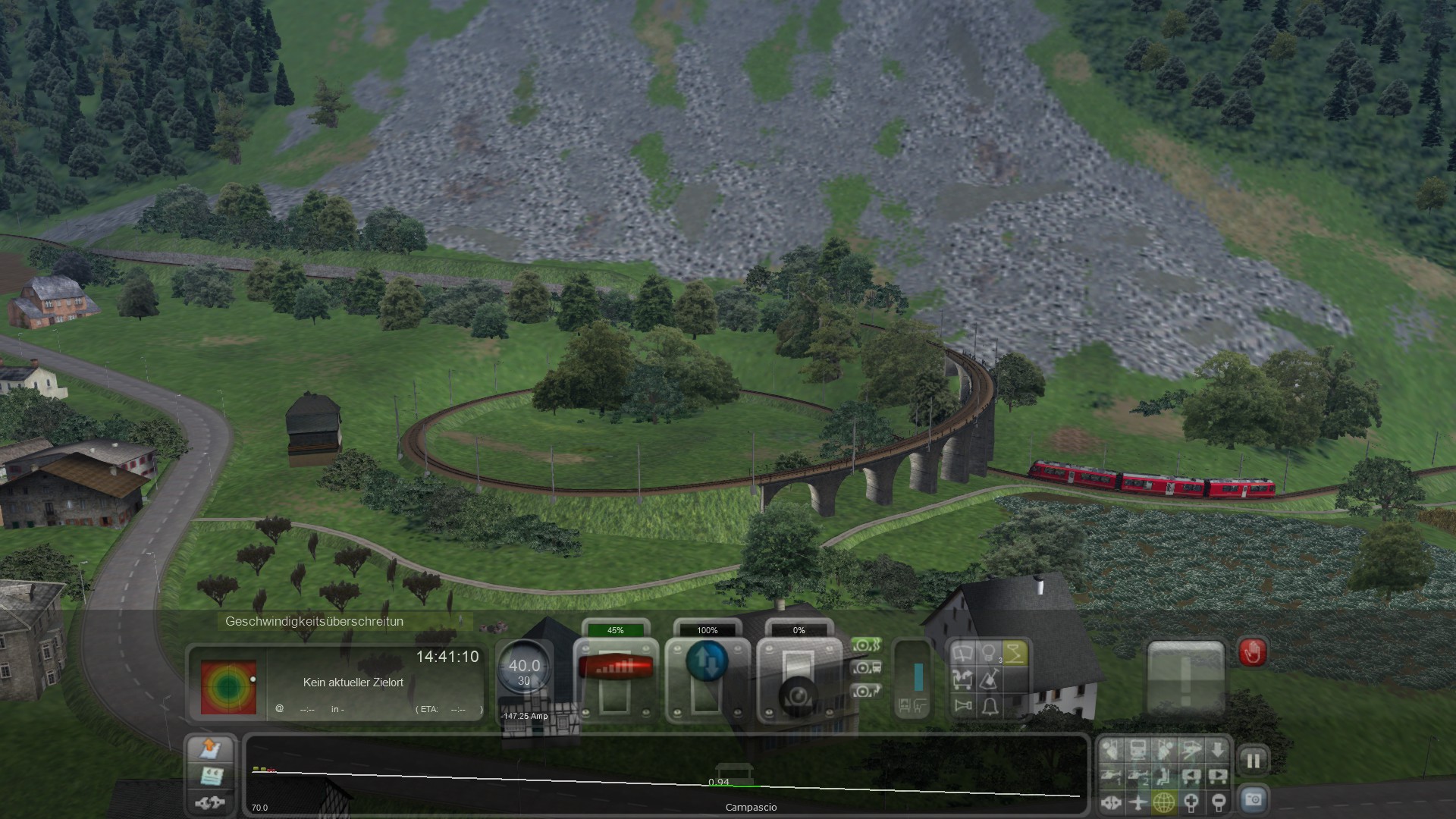Hit the red emergency stop hand button
1456x819 pixels.
[1252, 653]
